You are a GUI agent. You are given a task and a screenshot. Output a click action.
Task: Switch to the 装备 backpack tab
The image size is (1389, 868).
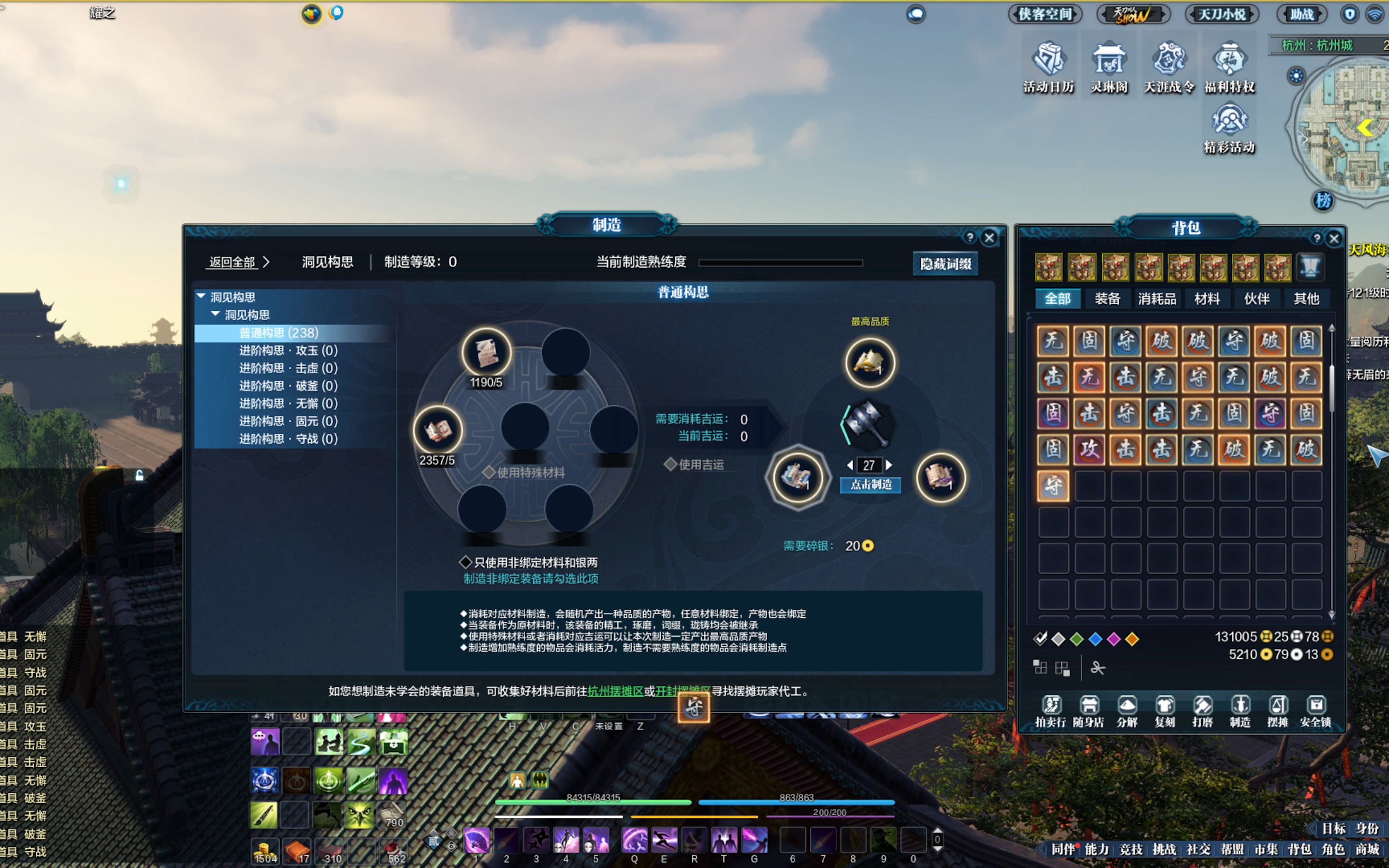click(x=1107, y=299)
